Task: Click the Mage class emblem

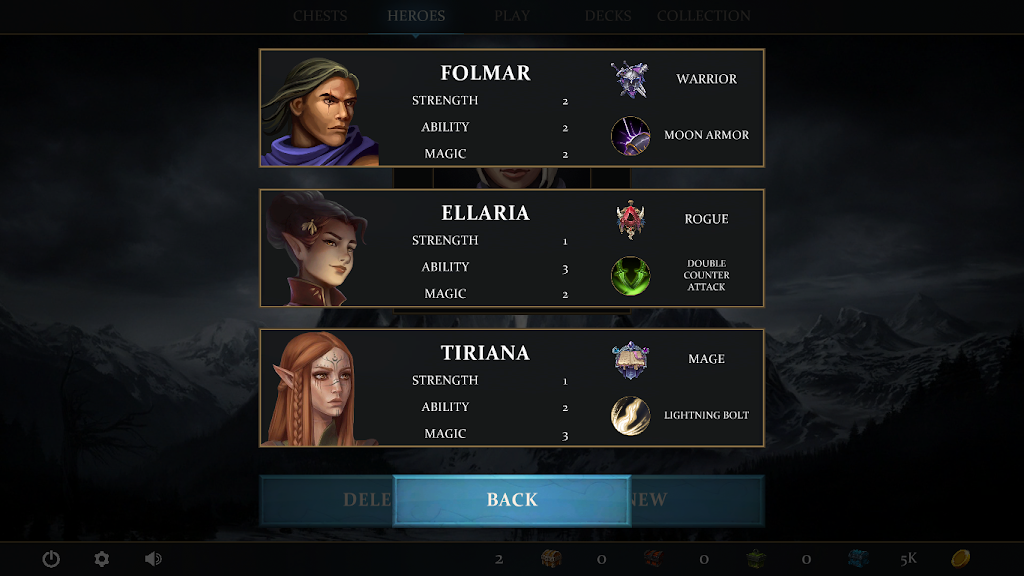Action: [631, 359]
